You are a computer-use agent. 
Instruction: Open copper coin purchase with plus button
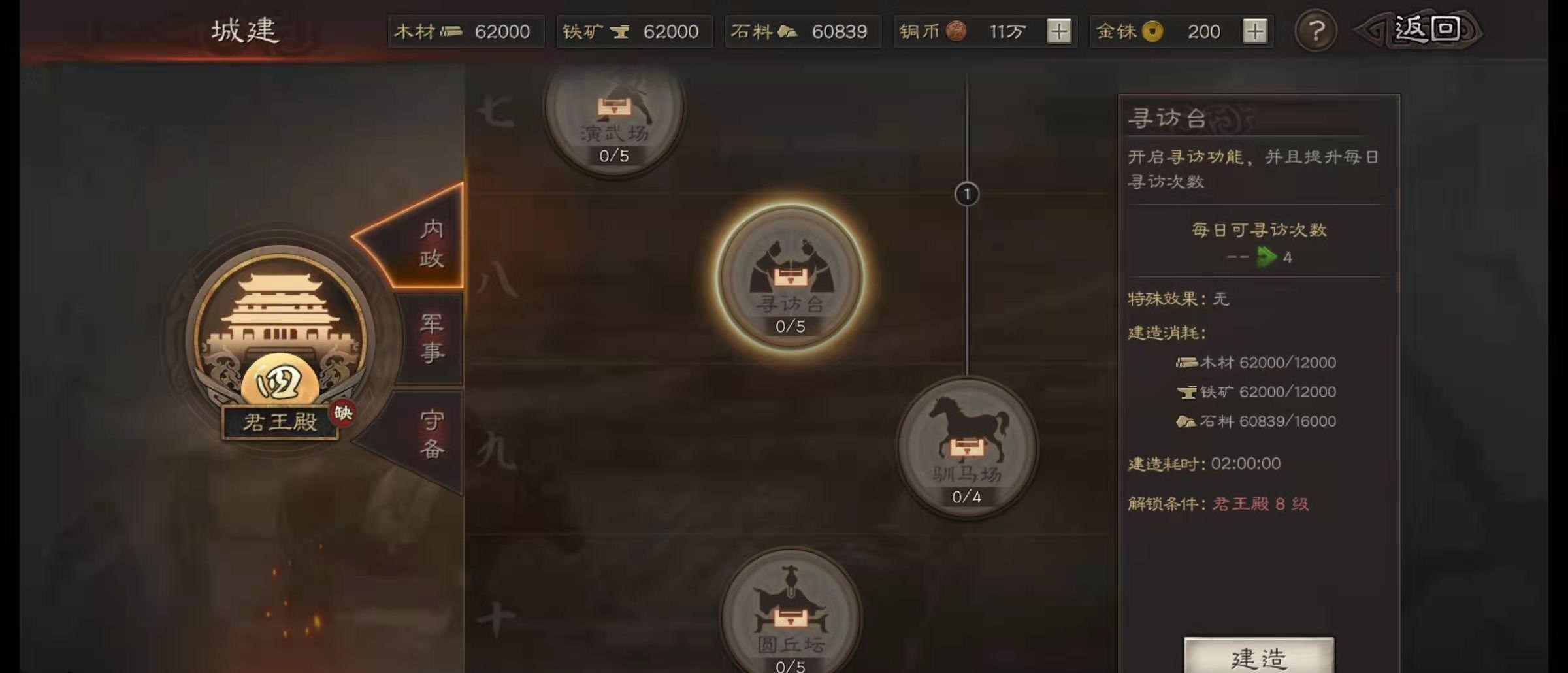(1058, 30)
